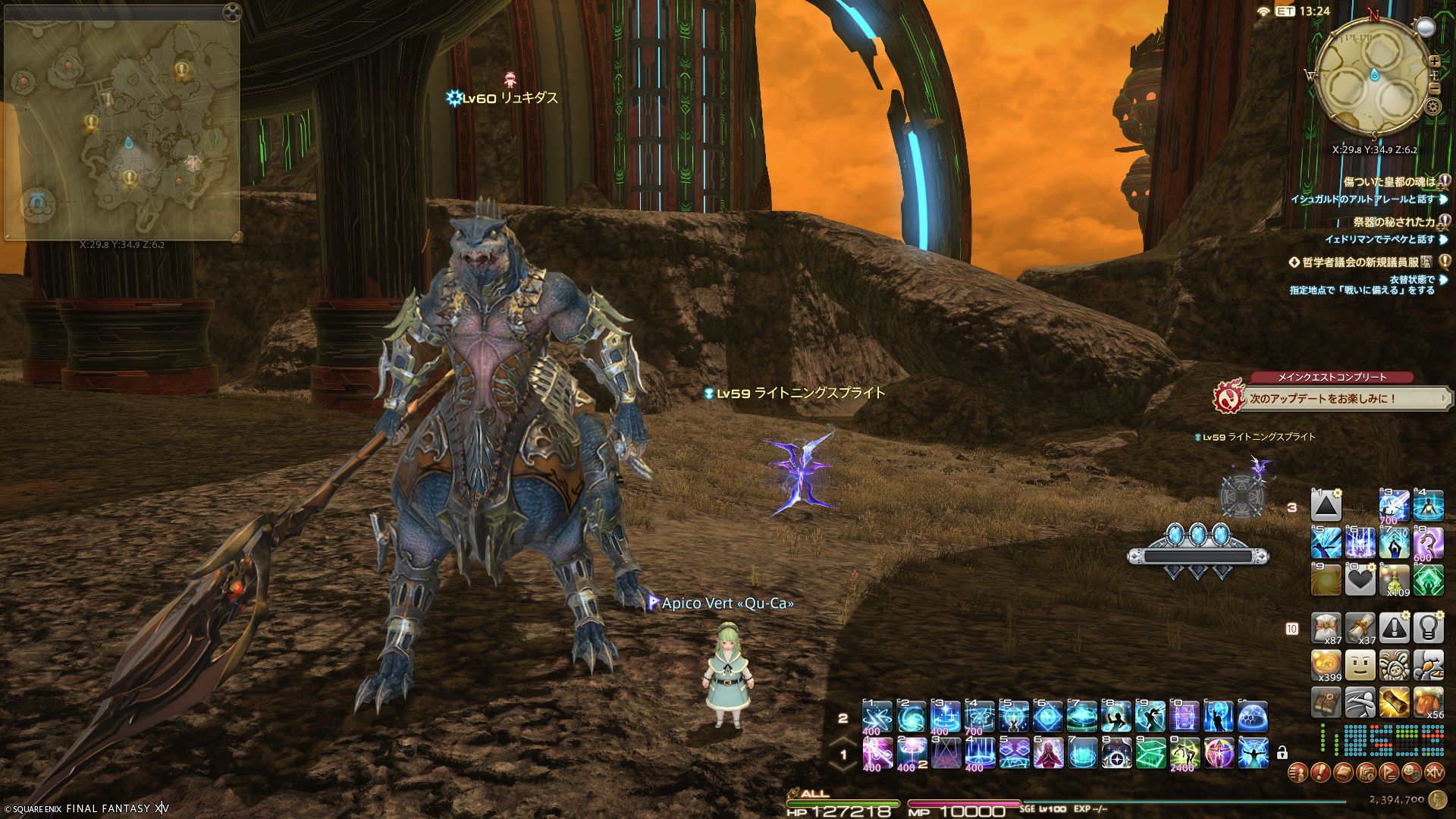Close the large translucent map window
The width and height of the screenshot is (1456, 819).
pyautogui.click(x=232, y=11)
